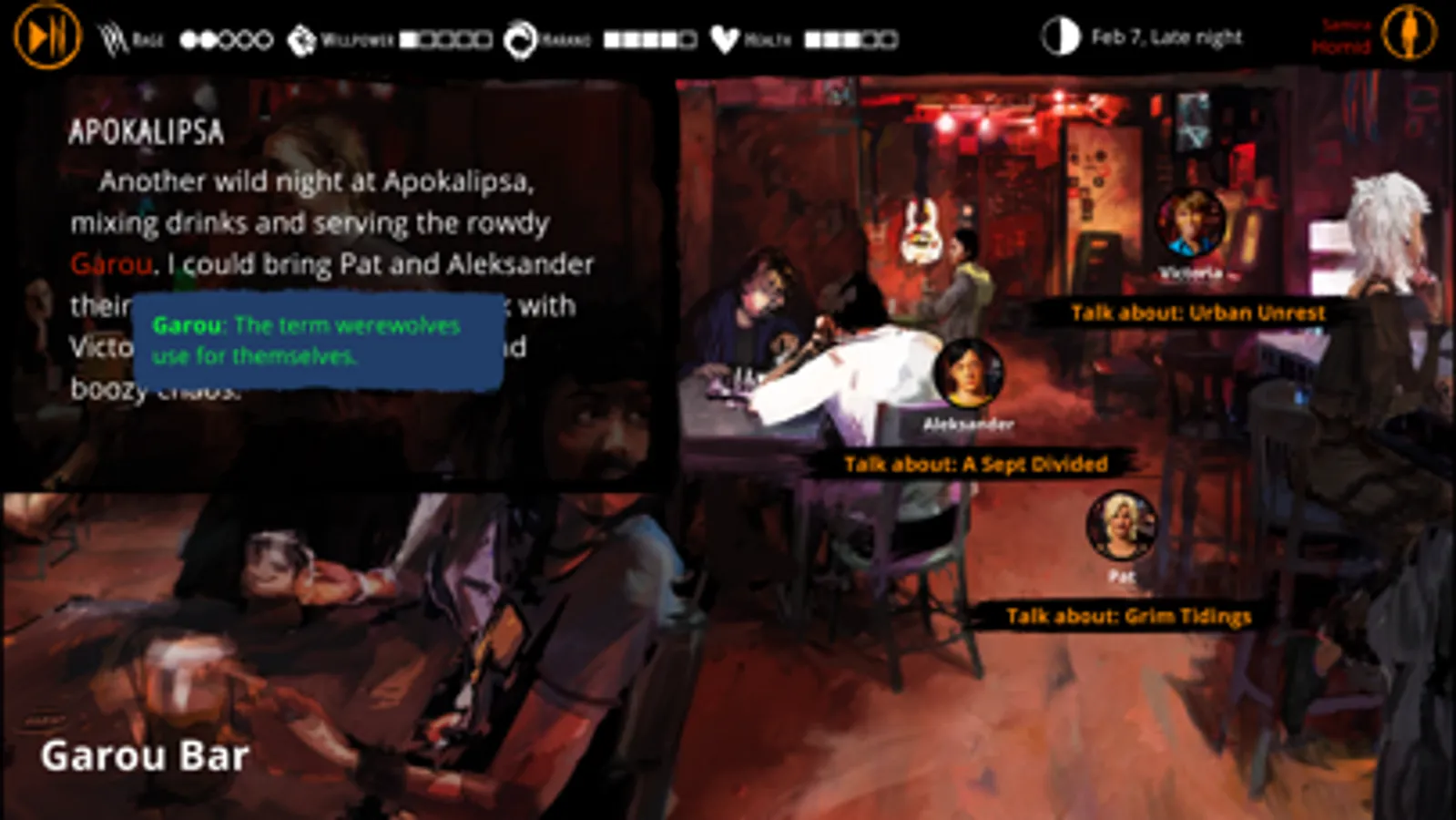The image size is (1456, 820).
Task: Choose Talk about: Urban Unrest
Action: 1197,312
